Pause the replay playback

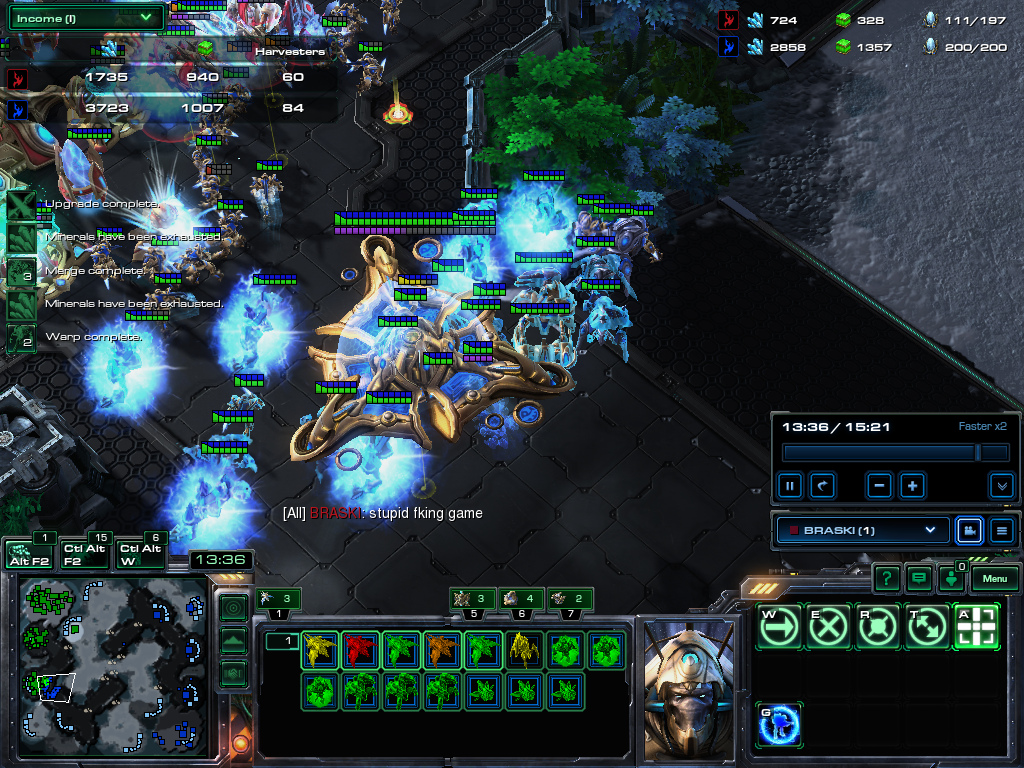click(791, 486)
